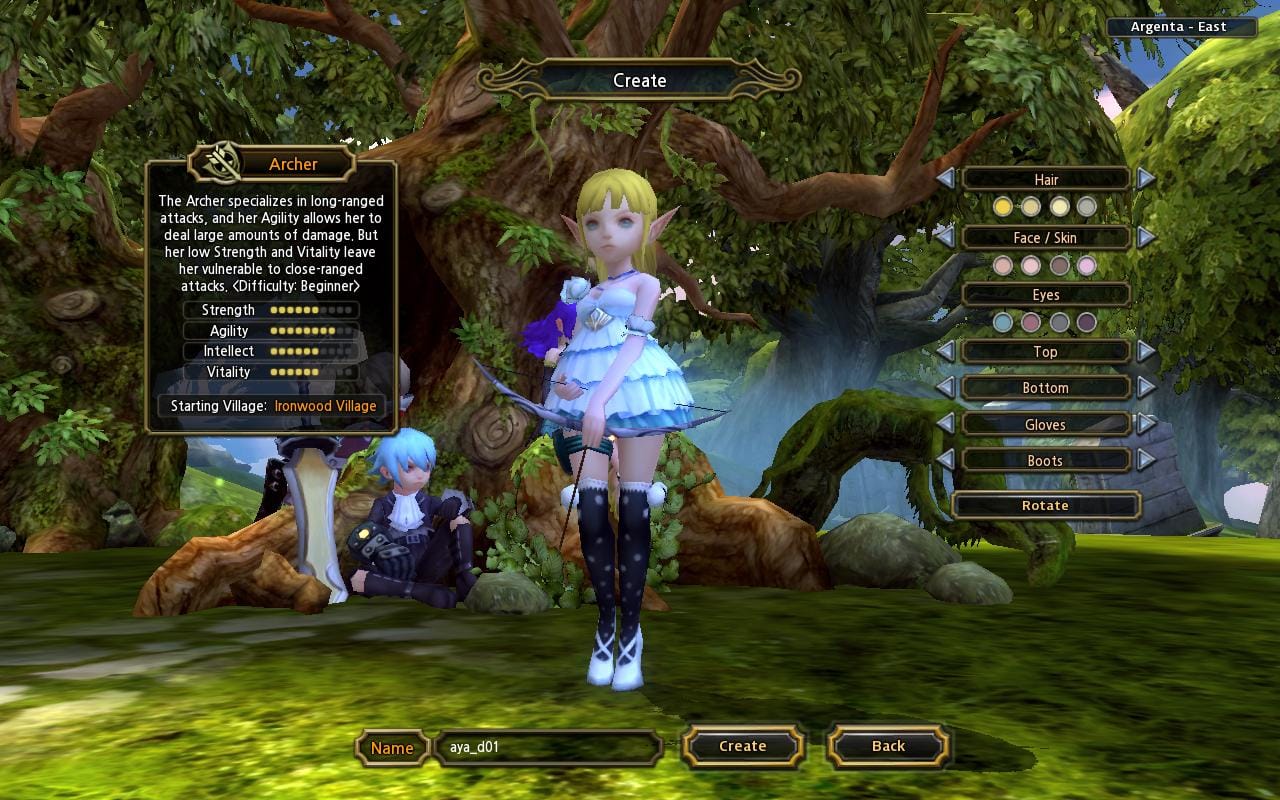Click the left arrow to change the Top

[948, 351]
